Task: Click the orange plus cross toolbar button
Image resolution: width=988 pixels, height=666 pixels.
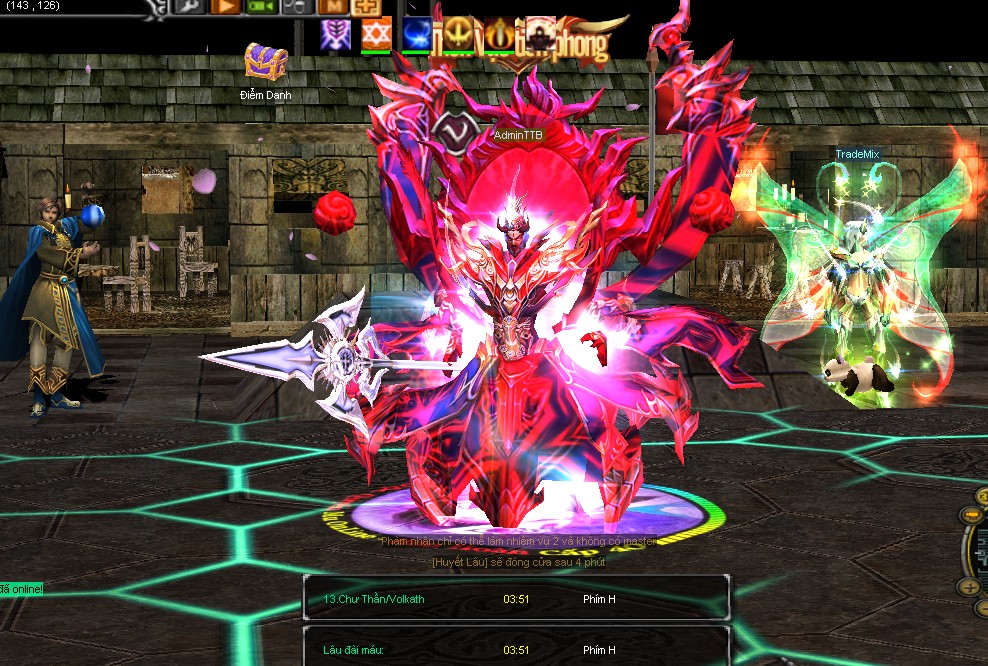Action: (x=367, y=6)
